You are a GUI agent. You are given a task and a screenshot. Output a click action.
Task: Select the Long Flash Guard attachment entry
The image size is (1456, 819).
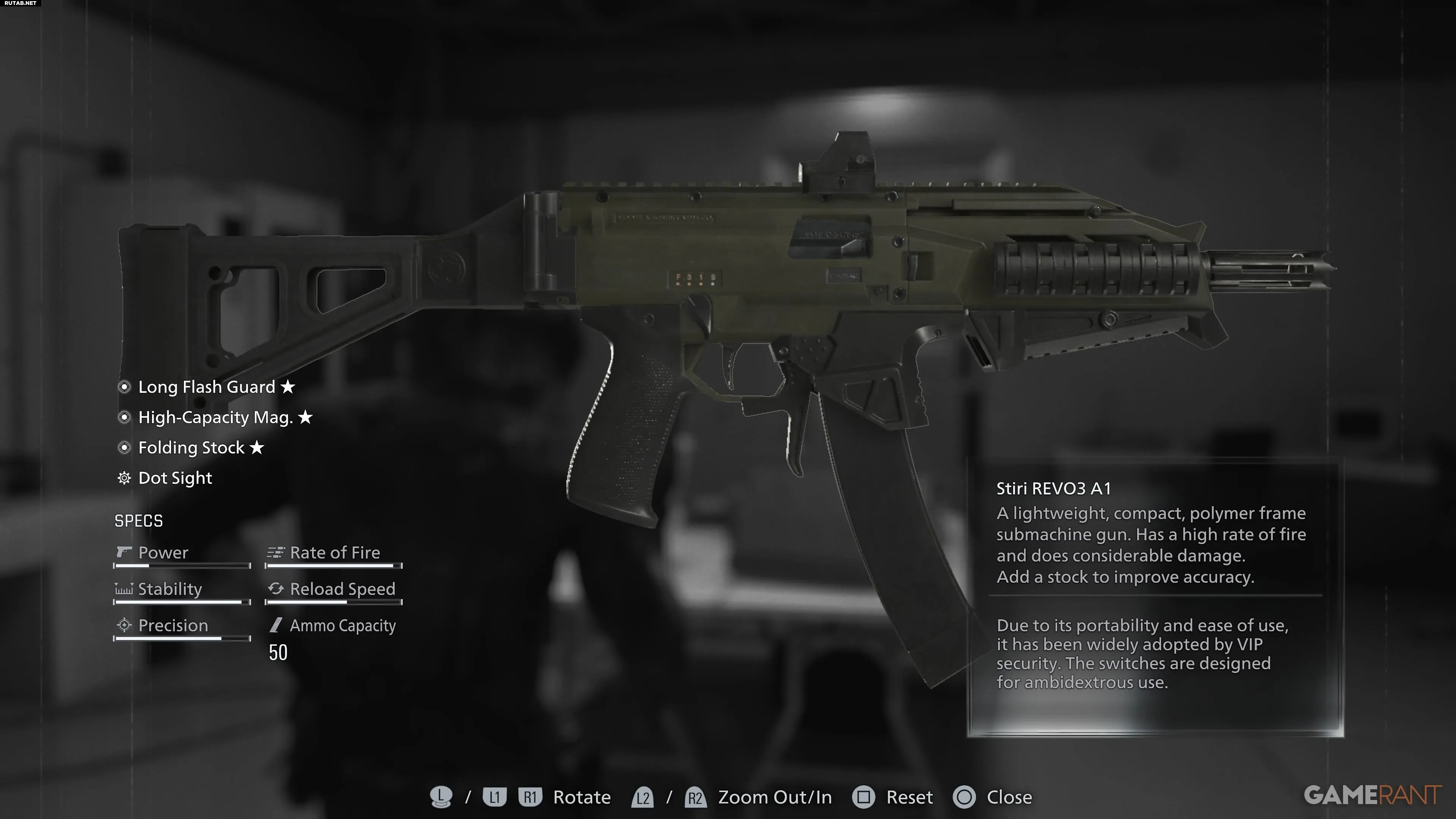coord(206,387)
